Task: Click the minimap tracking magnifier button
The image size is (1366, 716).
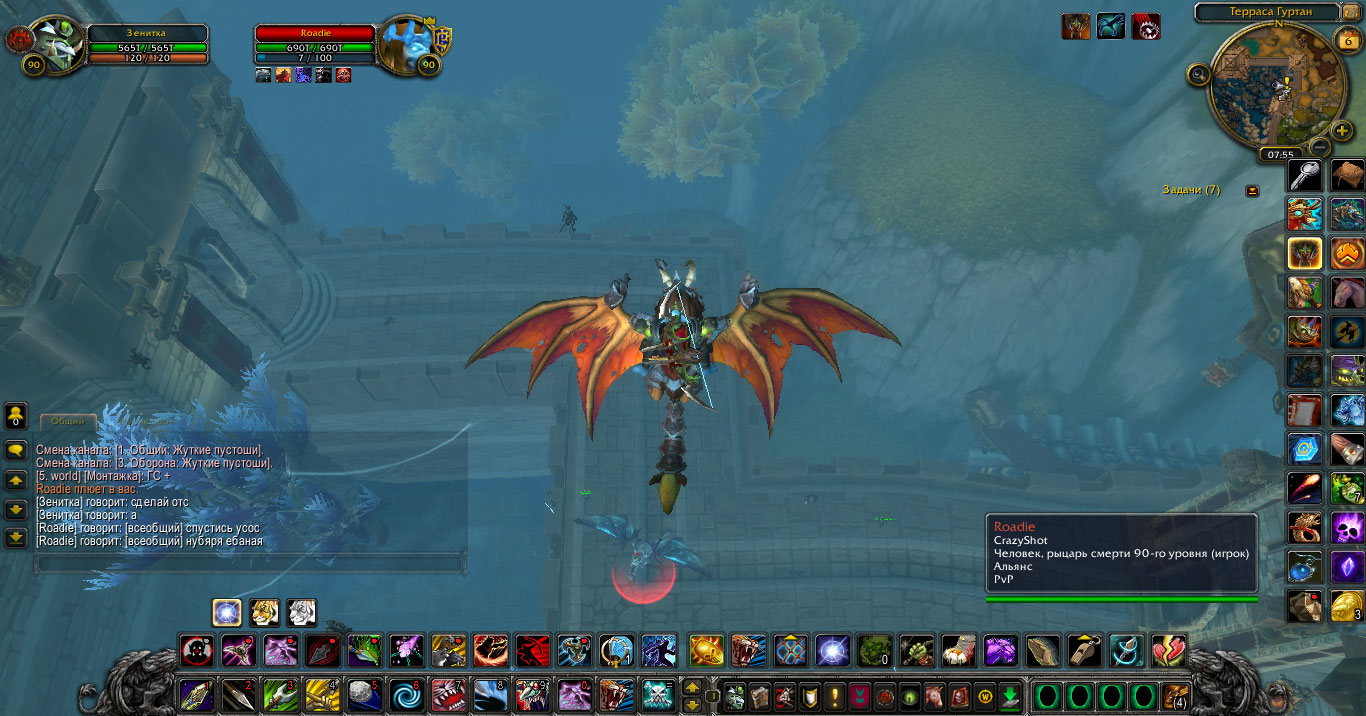Action: (1199, 73)
